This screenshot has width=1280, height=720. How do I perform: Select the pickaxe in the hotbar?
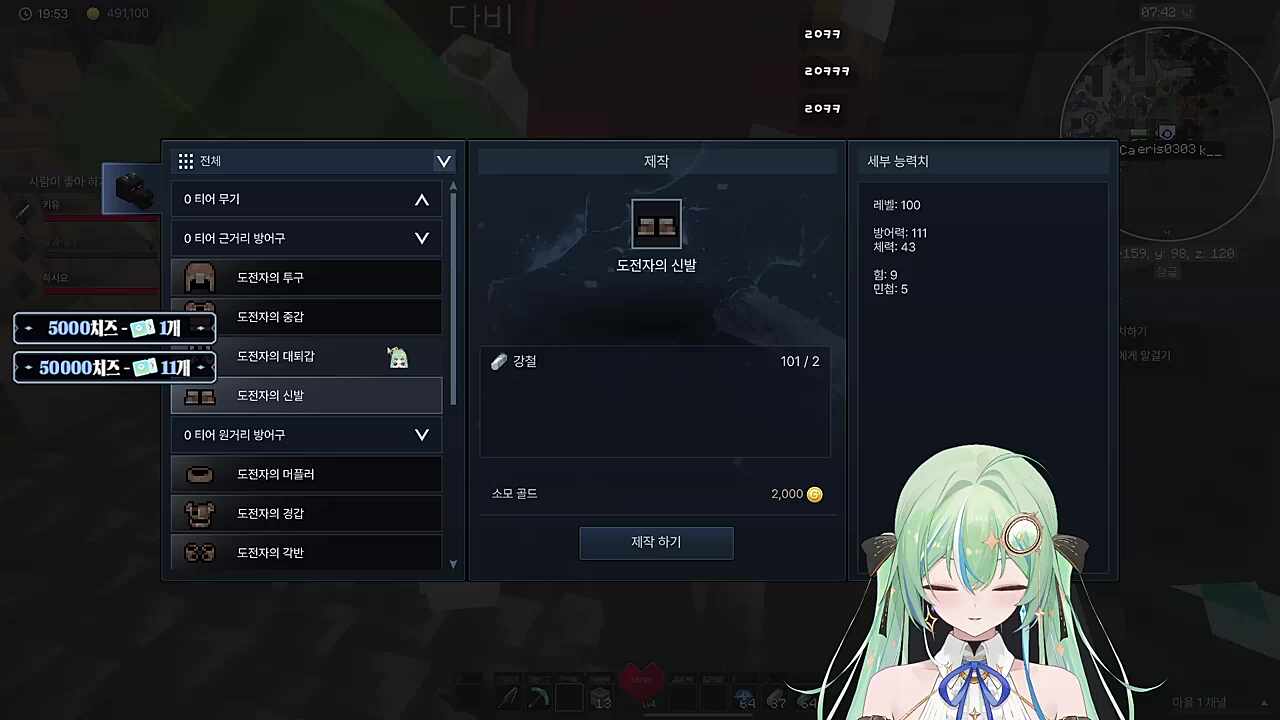[508, 697]
